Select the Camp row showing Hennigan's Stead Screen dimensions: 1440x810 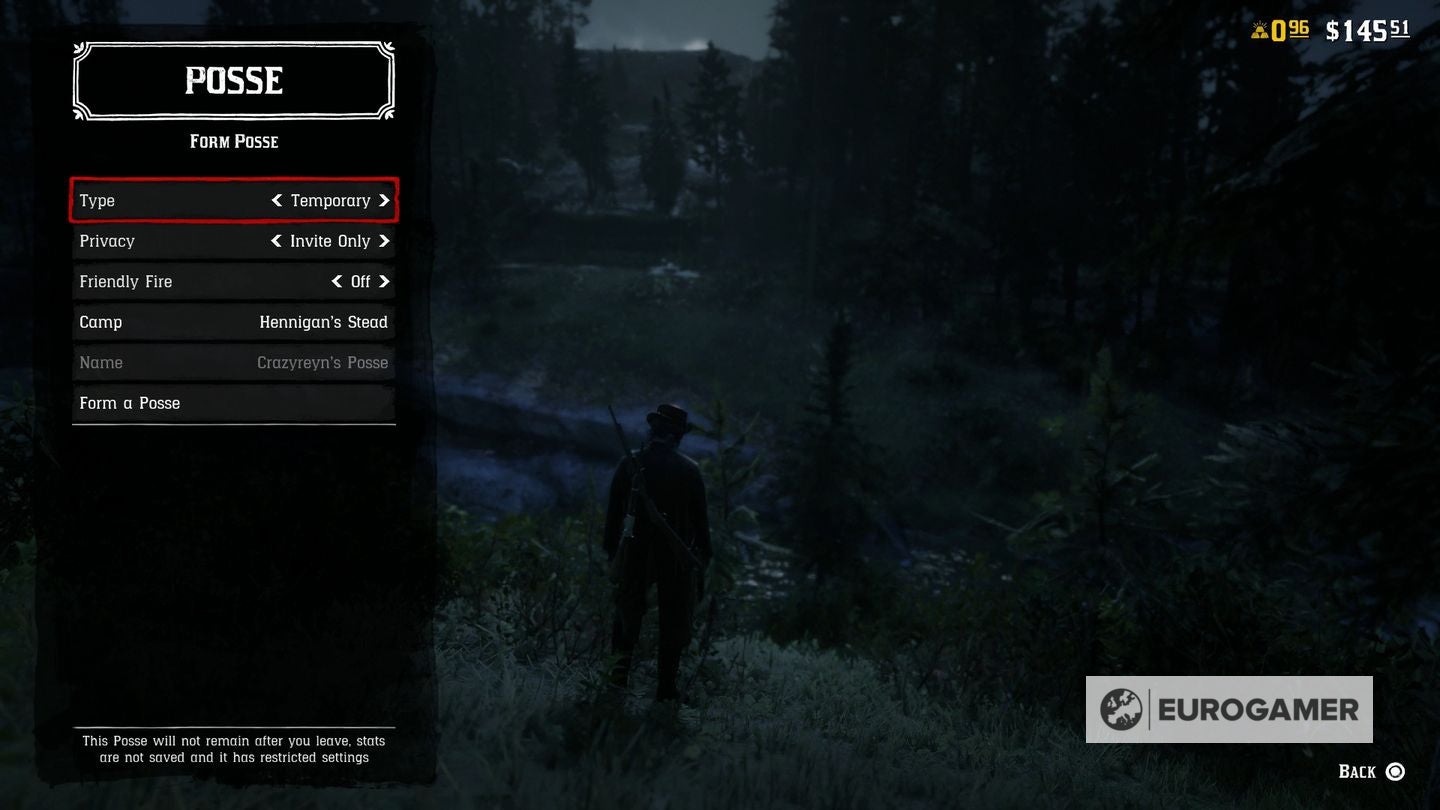[x=233, y=322]
